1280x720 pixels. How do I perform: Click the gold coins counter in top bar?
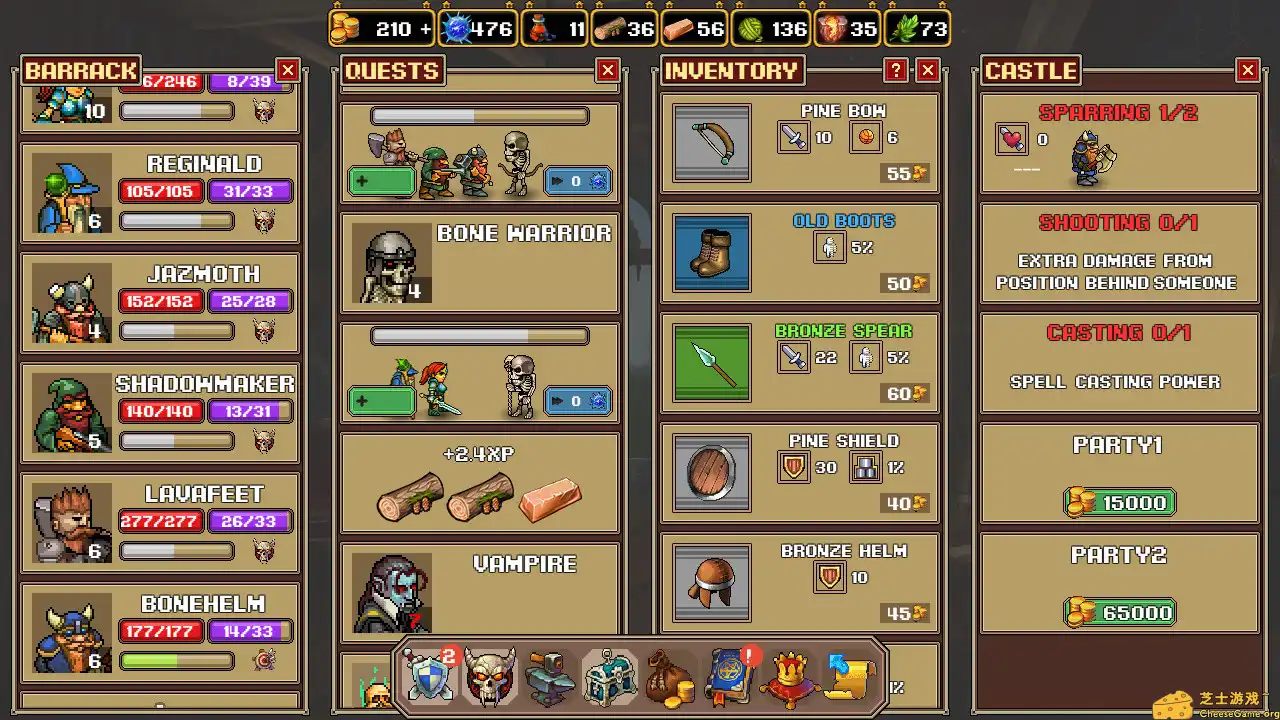point(382,29)
